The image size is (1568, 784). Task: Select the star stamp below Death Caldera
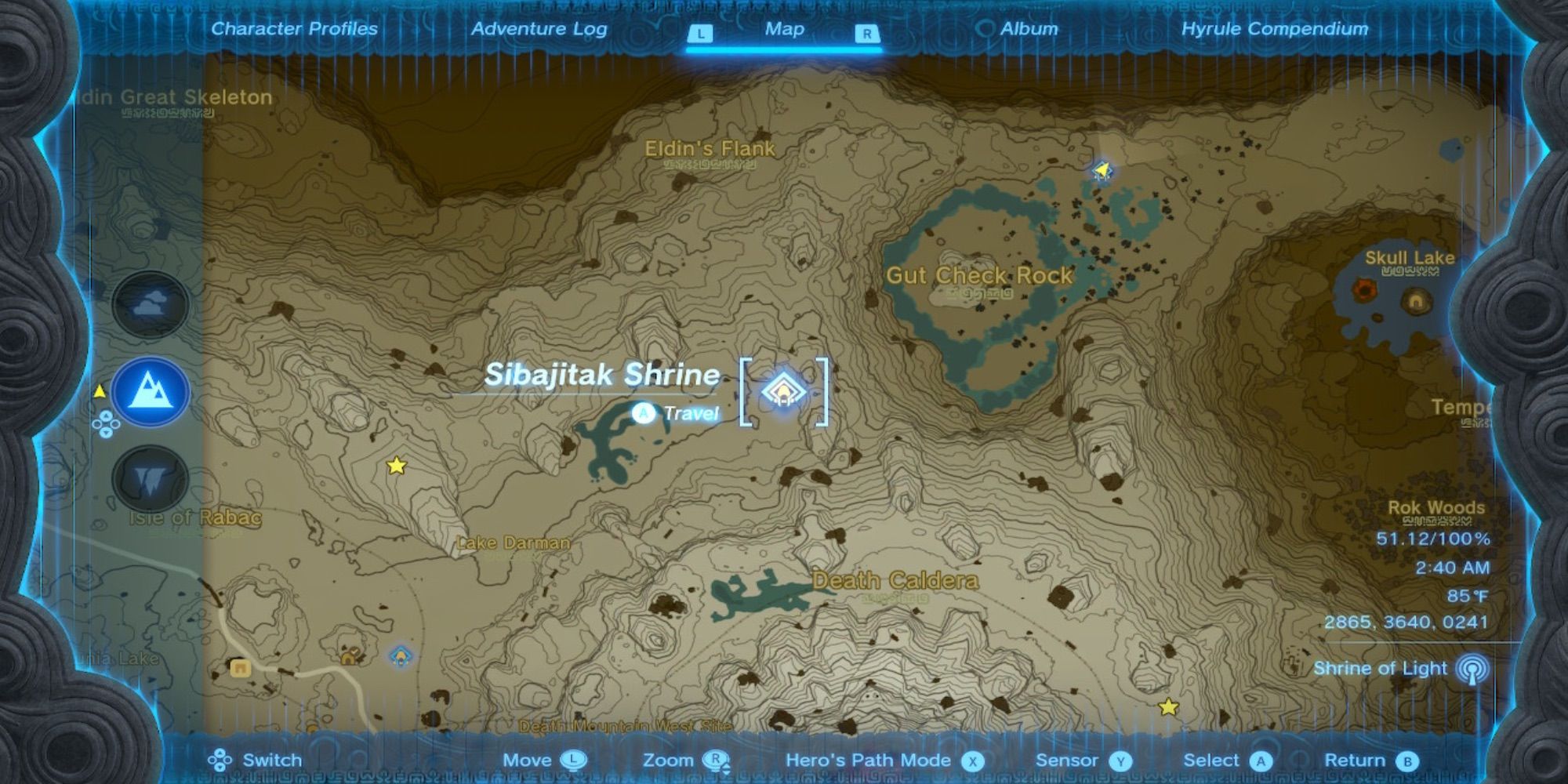[1168, 707]
